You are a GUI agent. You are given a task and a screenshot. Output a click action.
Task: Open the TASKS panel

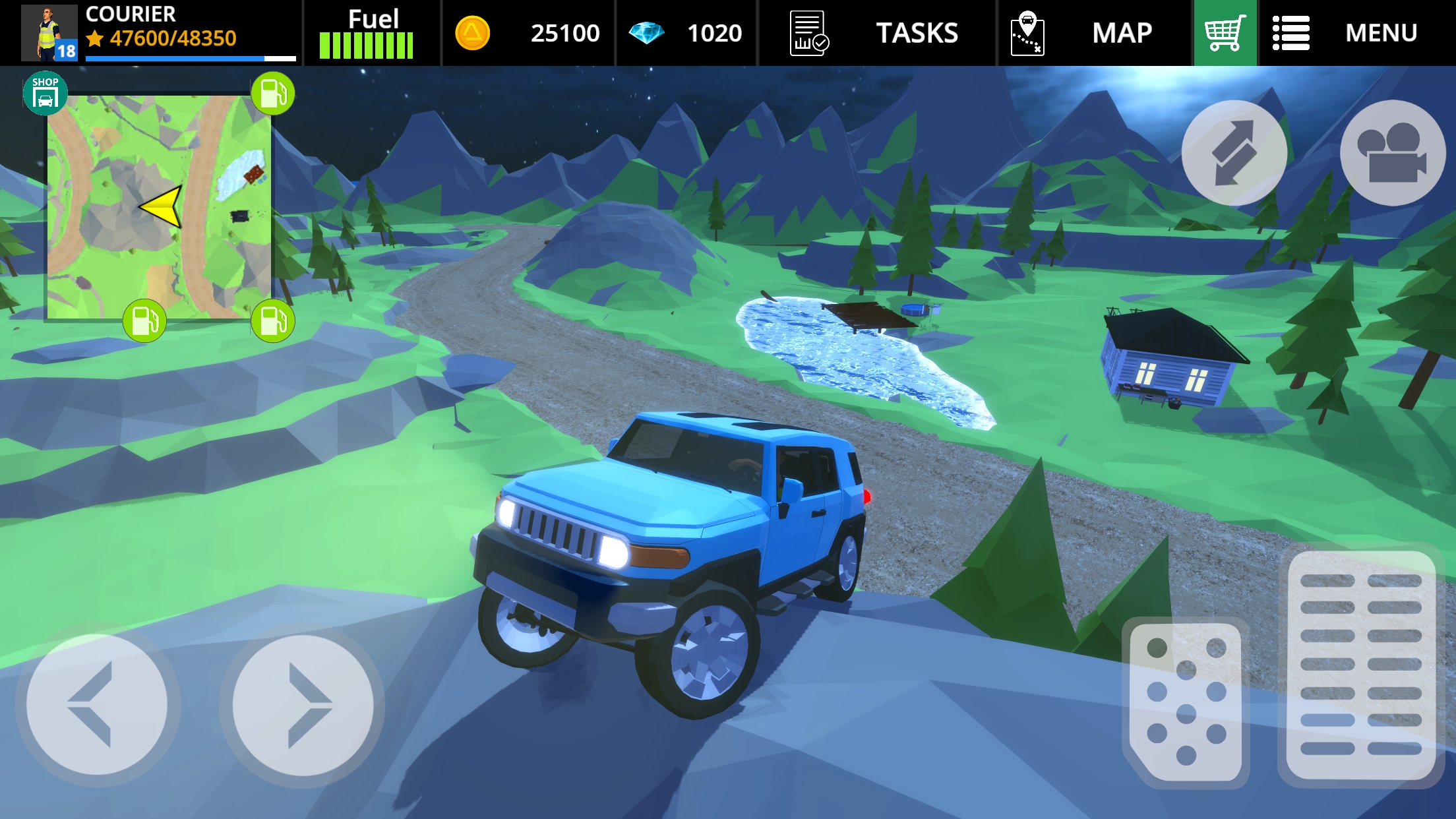point(917,33)
